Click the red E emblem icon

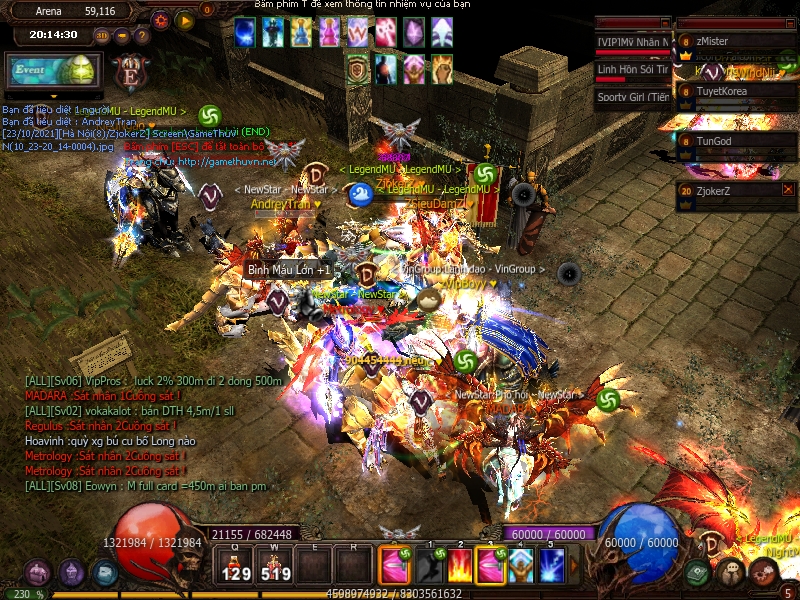tap(129, 71)
